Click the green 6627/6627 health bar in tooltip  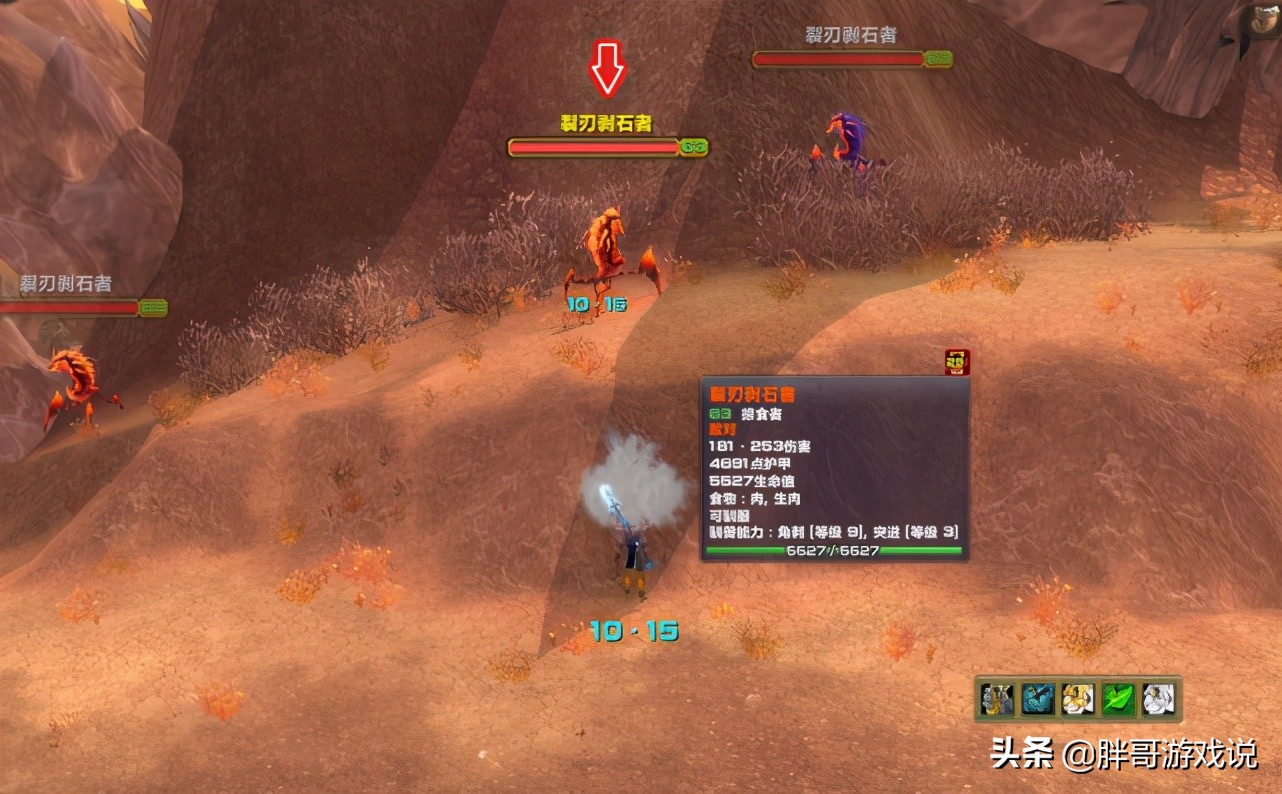833,550
